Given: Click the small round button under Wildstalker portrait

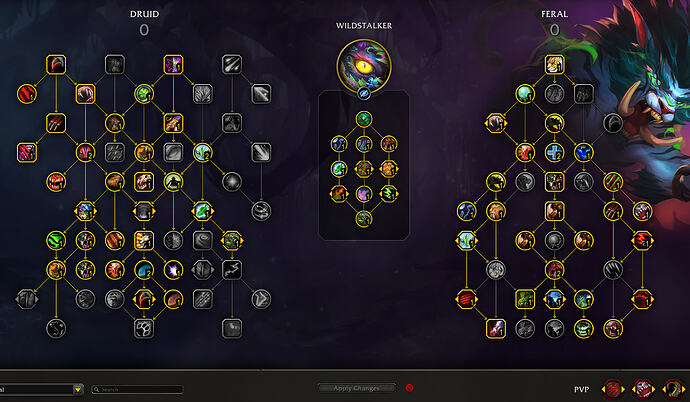Looking at the screenshot, I should 364,92.
